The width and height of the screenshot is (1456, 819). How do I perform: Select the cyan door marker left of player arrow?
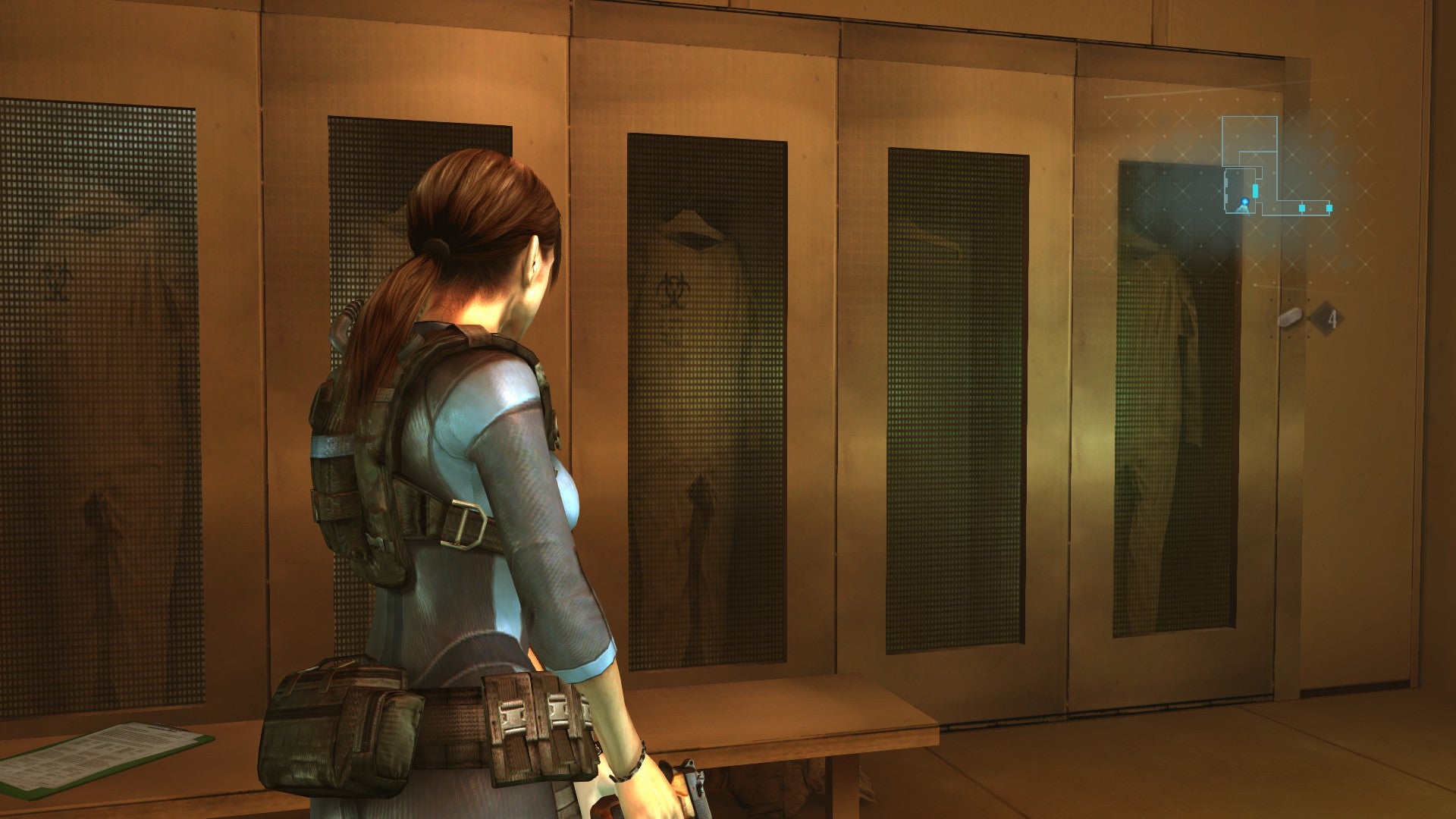coord(1256,190)
